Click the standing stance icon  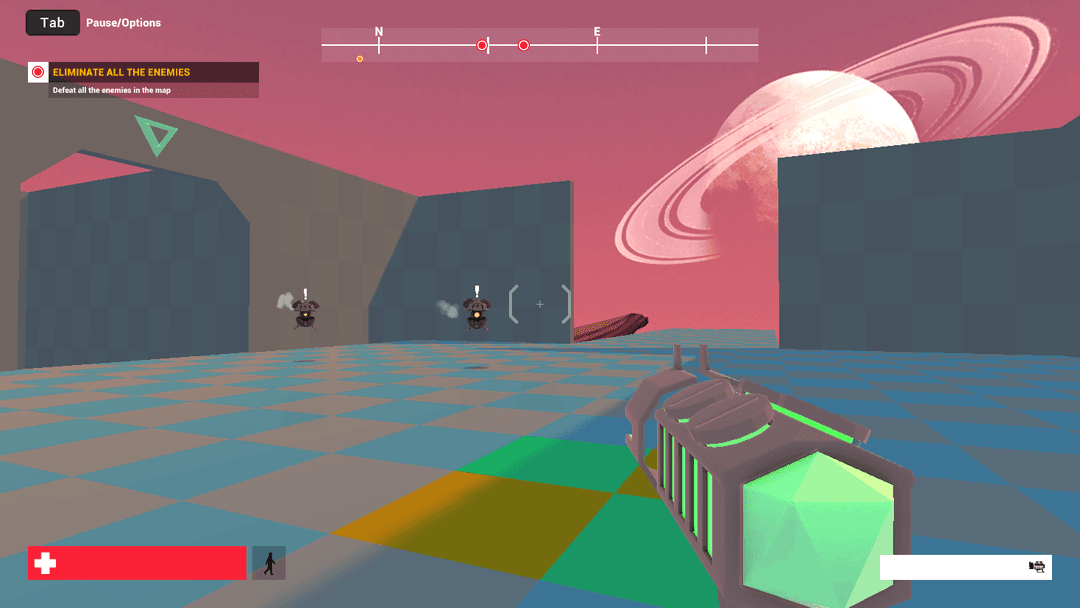point(269,563)
